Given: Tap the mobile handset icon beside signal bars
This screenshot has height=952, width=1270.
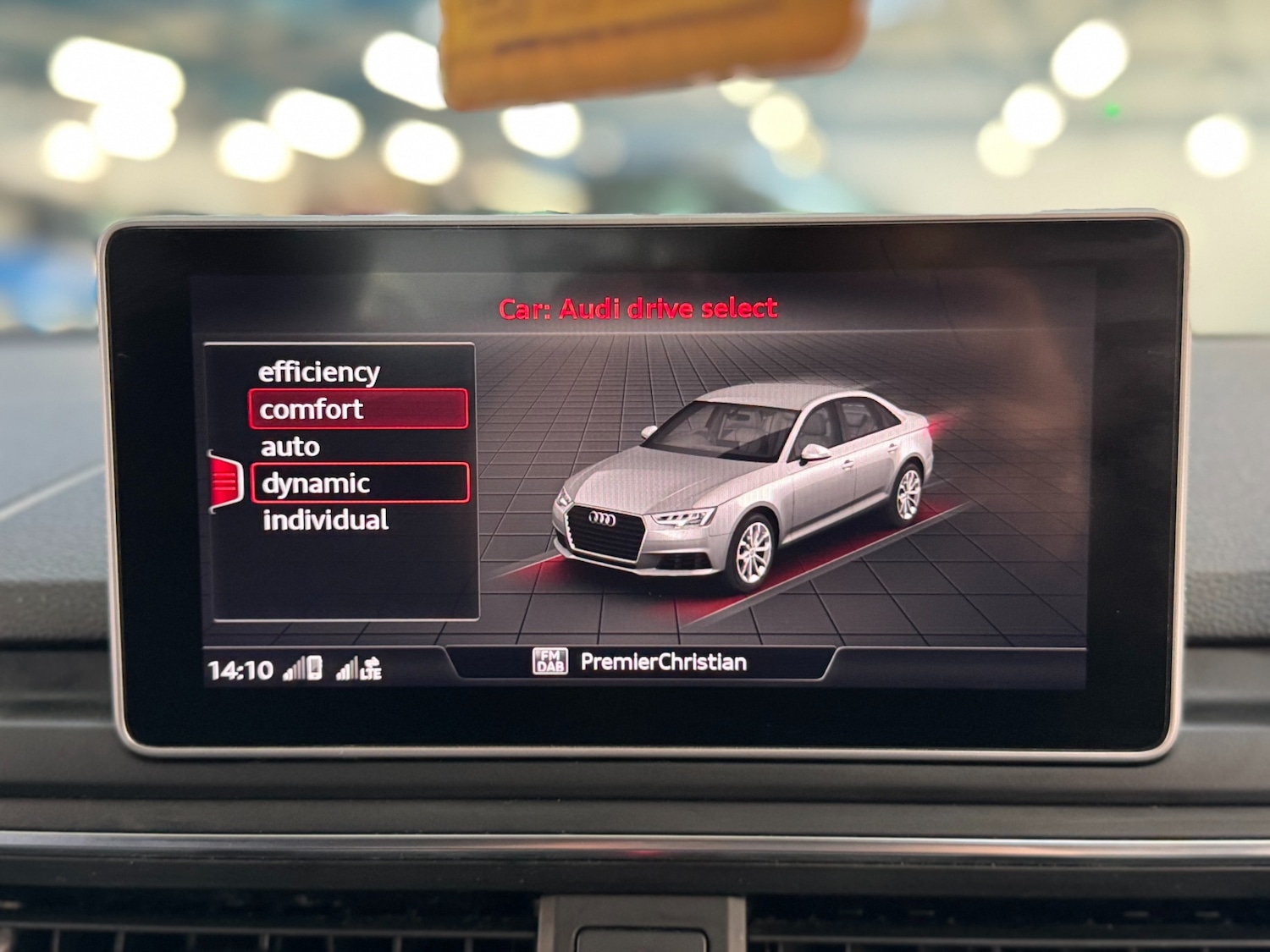Looking at the screenshot, I should click(x=313, y=667).
